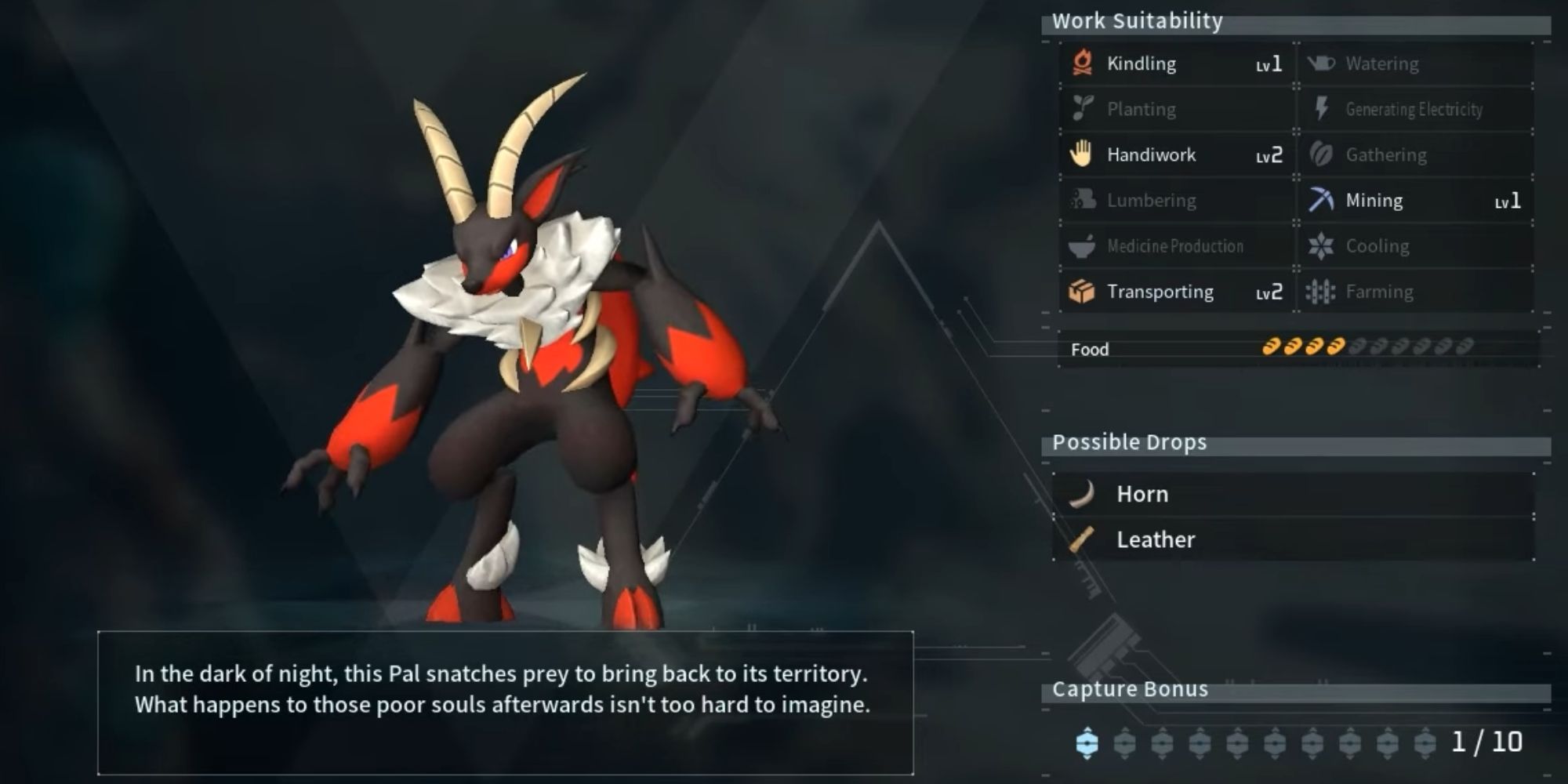Viewport: 1568px width, 784px height.
Task: Select the Kindling work suitability row
Action: pyautogui.click(x=1176, y=64)
